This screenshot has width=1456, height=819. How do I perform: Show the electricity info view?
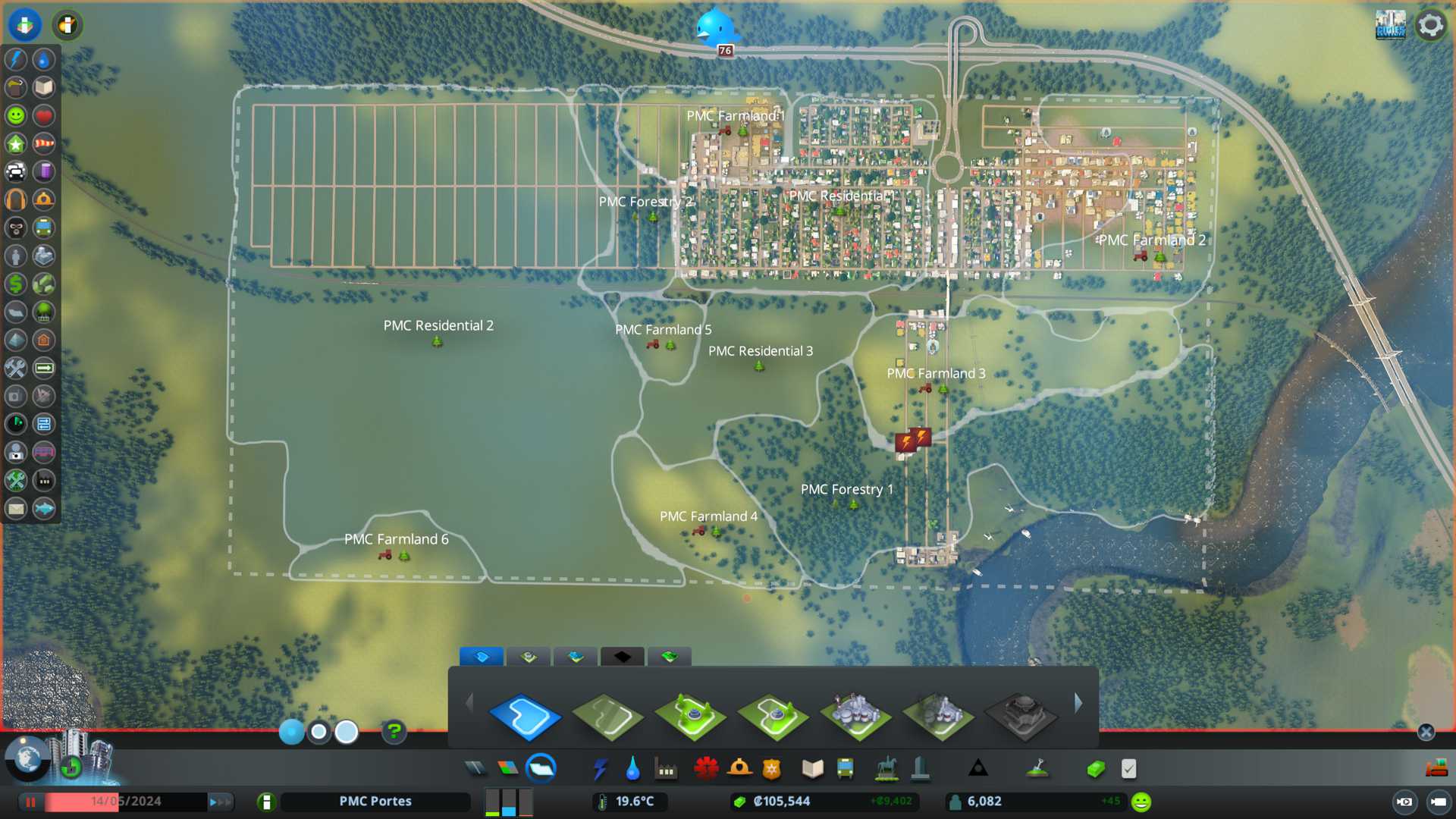[16, 59]
